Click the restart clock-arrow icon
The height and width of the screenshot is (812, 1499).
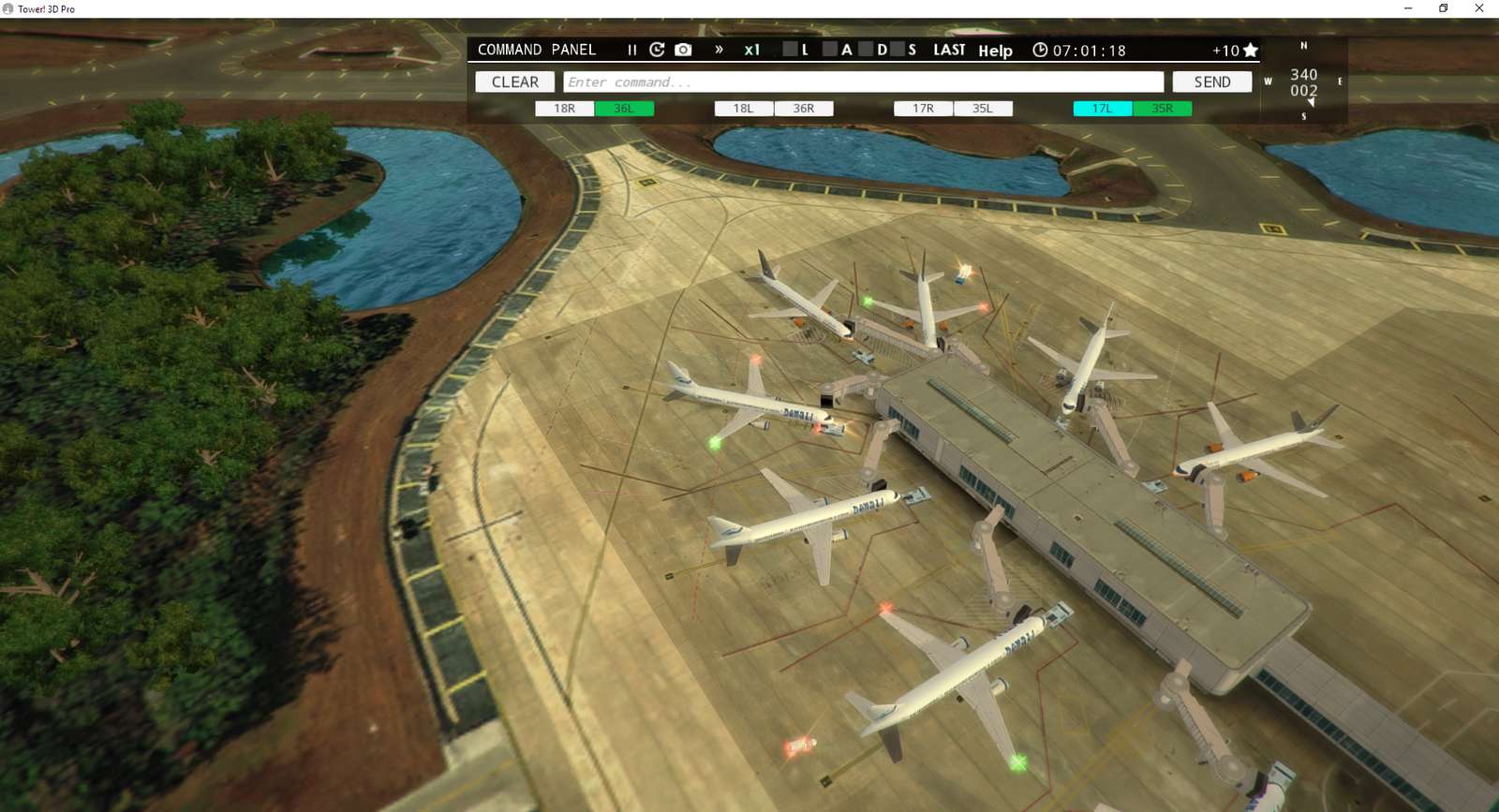point(659,50)
